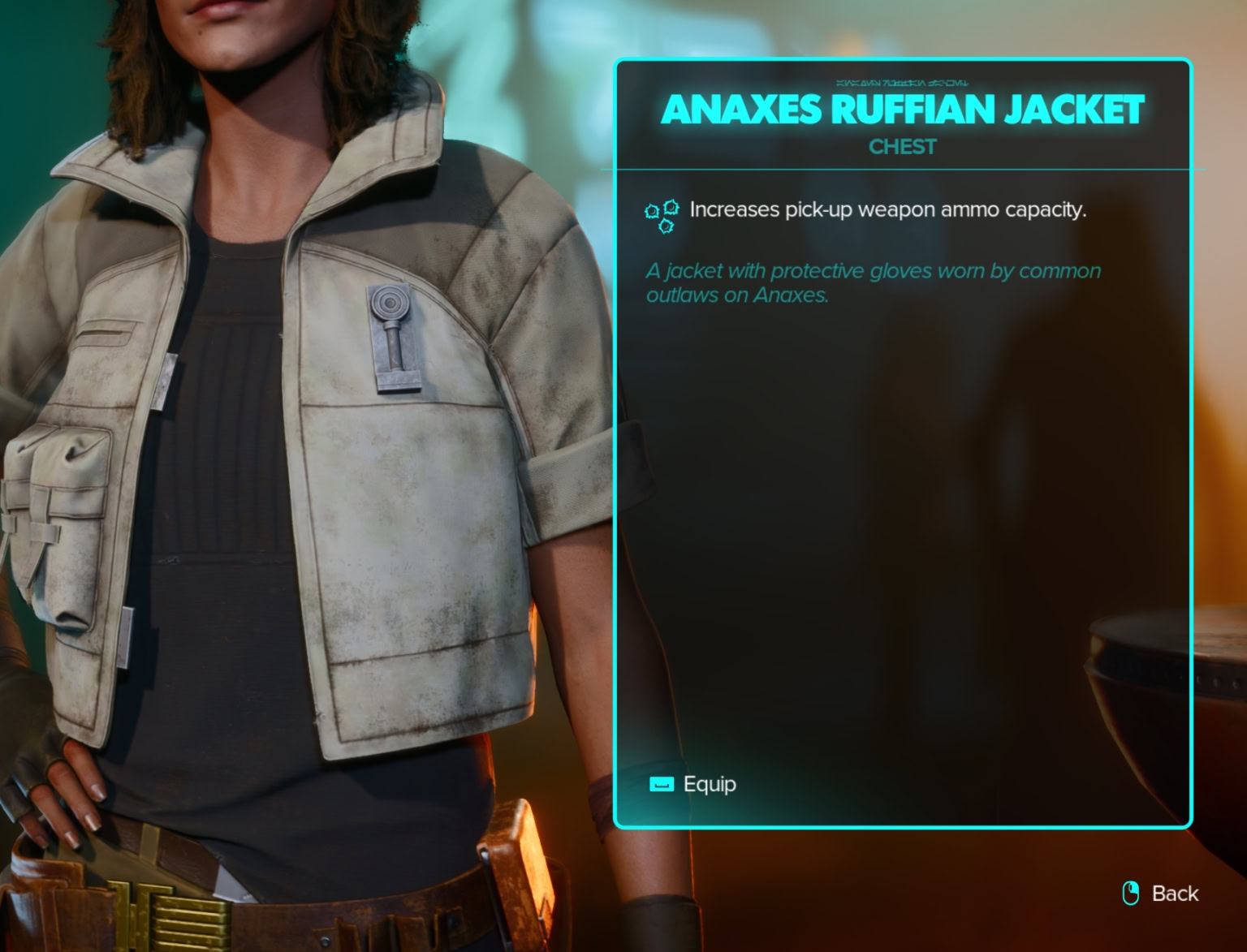Click the divider line under the title
1247x952 pixels.
902,170
